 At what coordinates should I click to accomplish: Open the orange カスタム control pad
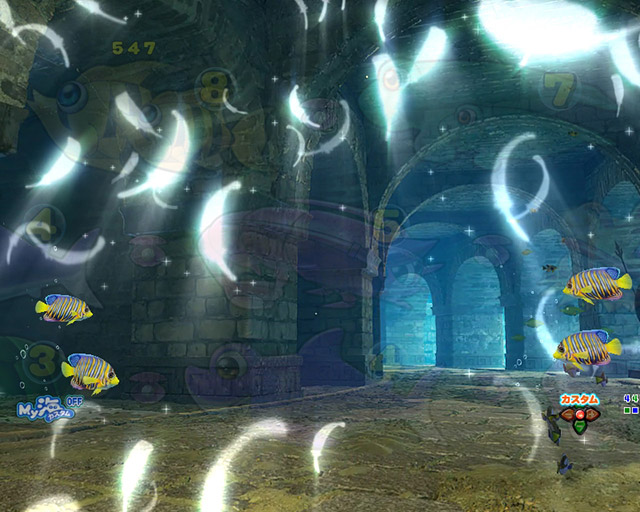point(579,414)
